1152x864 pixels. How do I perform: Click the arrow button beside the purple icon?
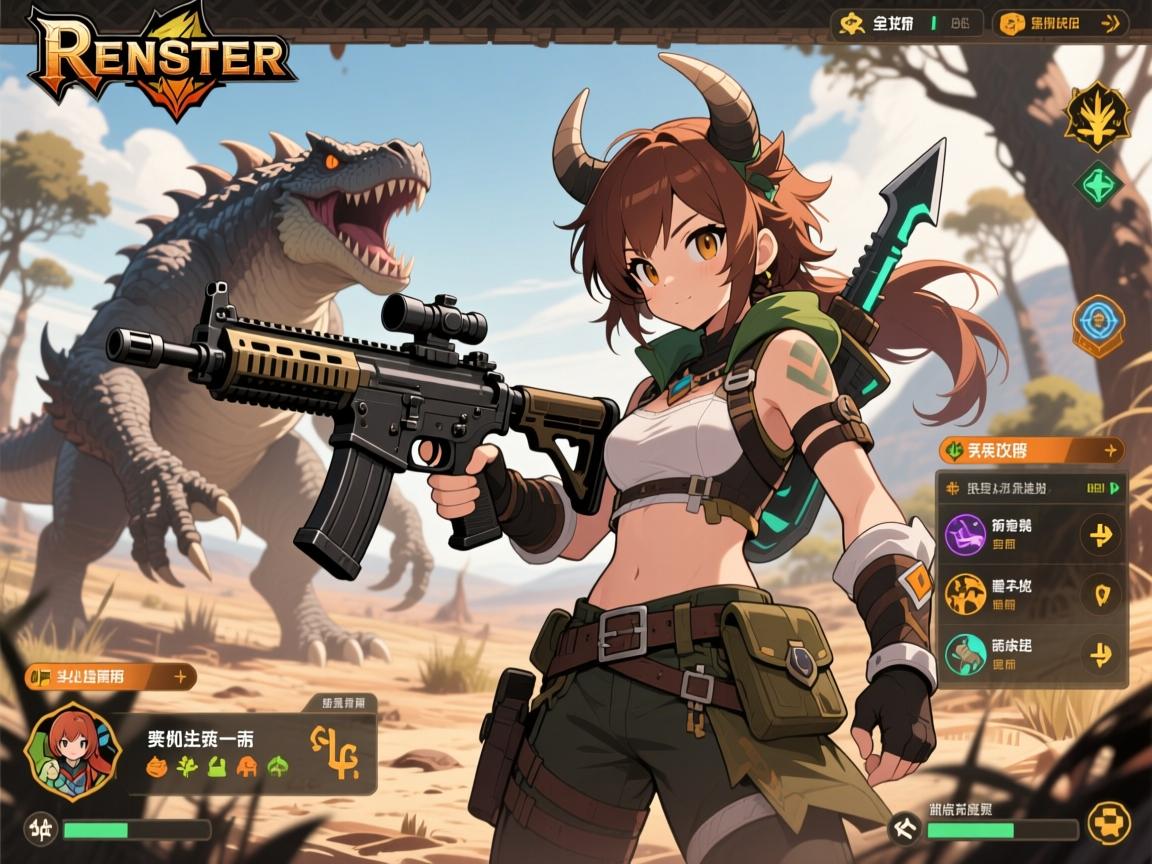pos(1101,536)
